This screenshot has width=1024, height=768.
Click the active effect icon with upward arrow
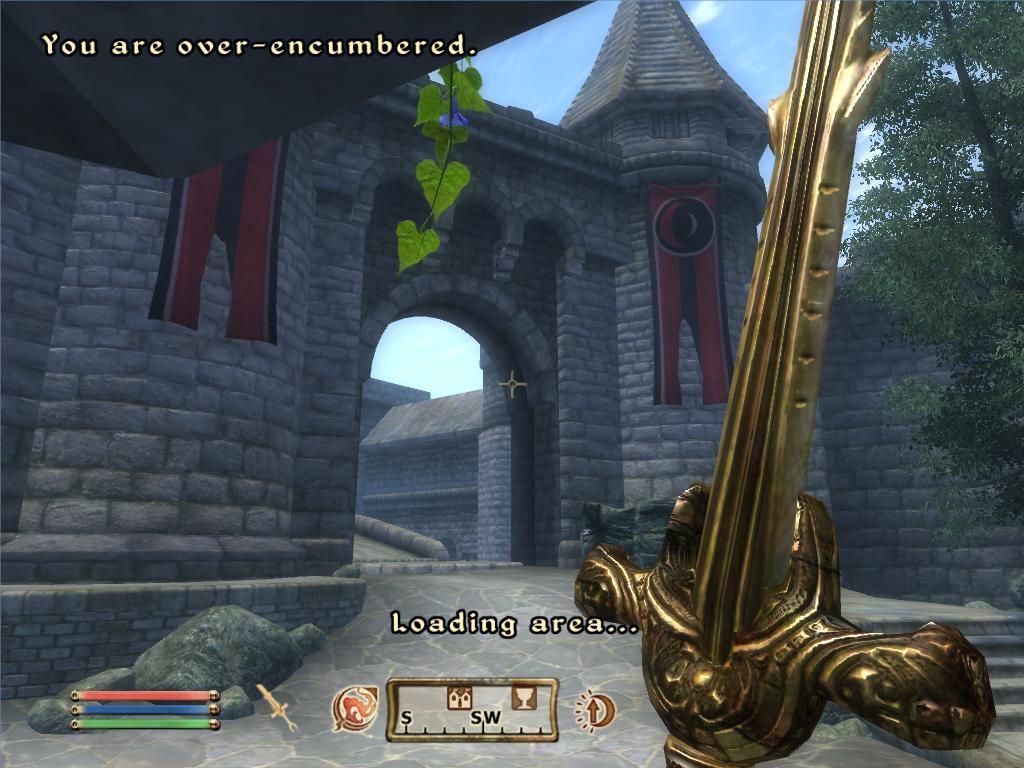pyautogui.click(x=592, y=710)
